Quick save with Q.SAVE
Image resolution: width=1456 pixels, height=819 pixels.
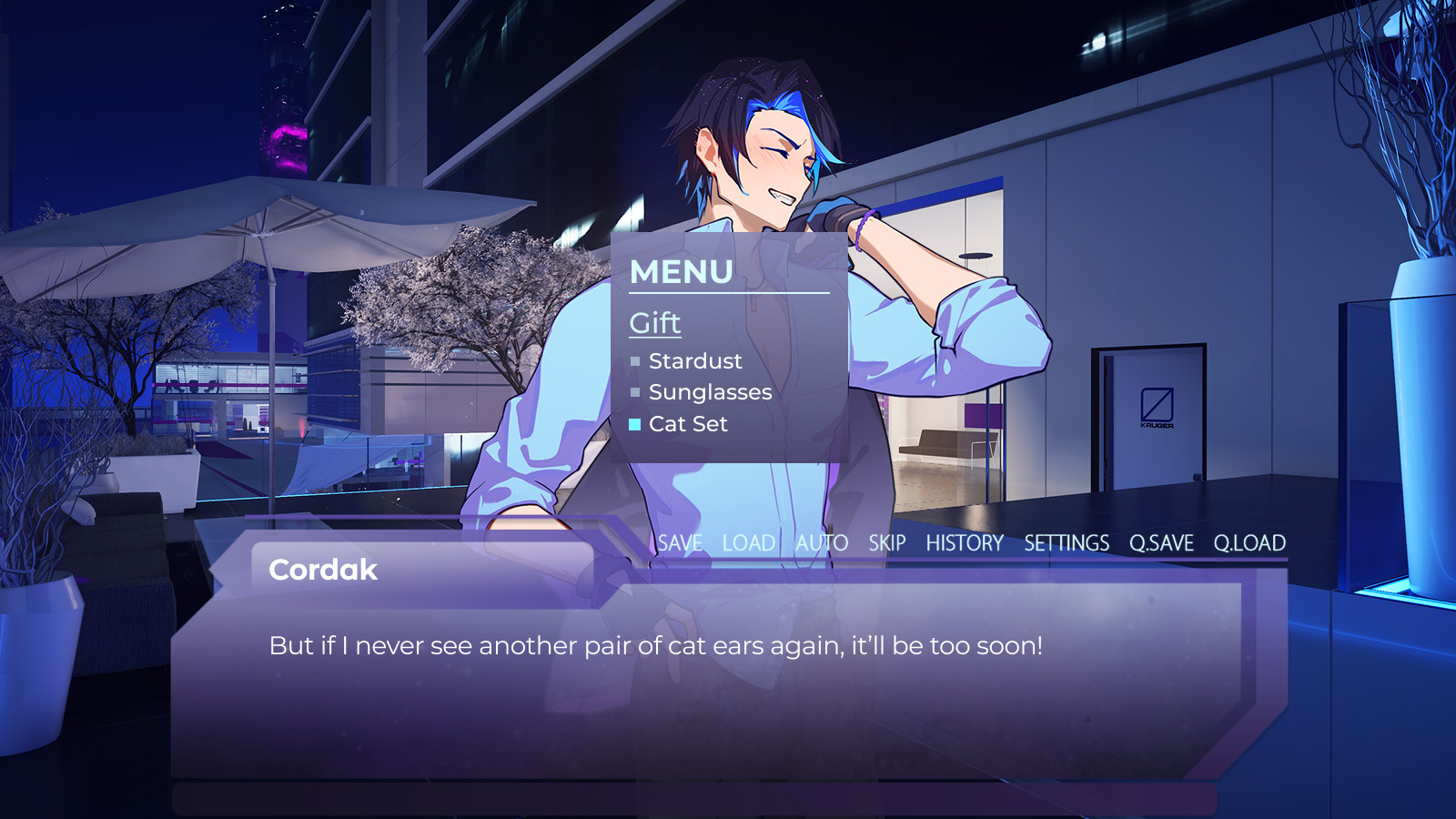click(x=1161, y=543)
